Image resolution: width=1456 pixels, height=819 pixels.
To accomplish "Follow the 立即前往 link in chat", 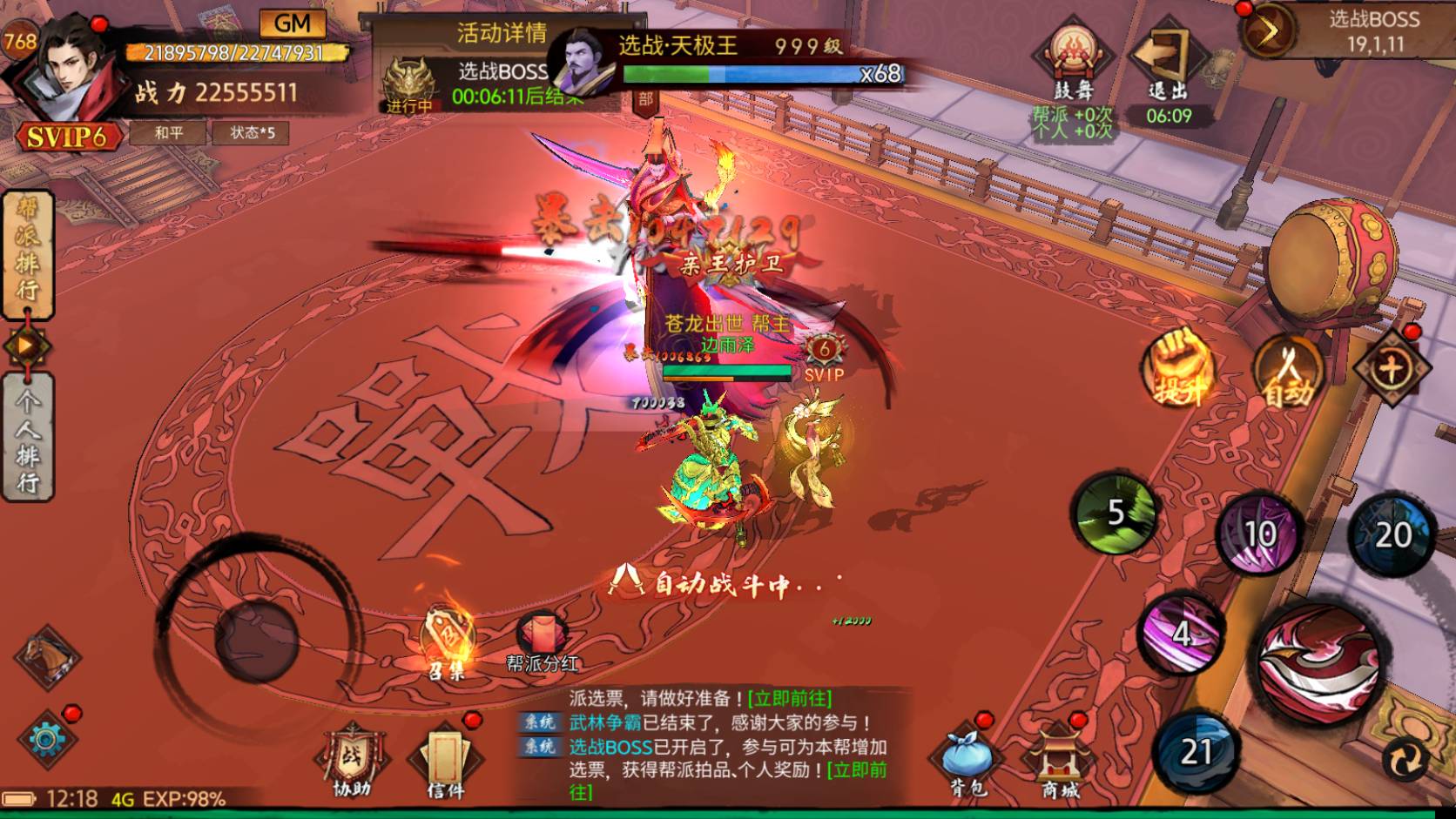I will click(x=789, y=698).
